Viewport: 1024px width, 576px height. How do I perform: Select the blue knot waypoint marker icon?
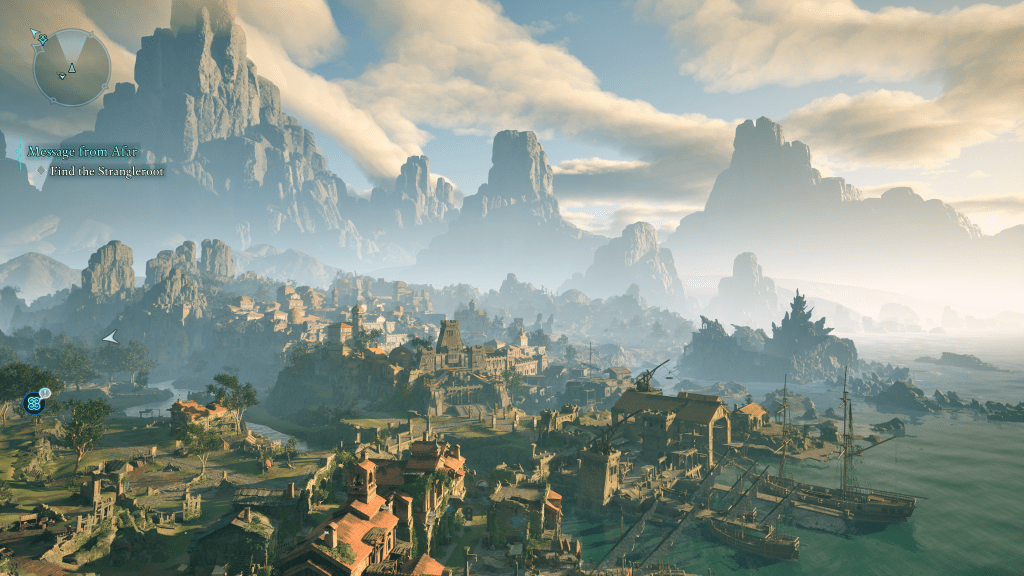34,403
